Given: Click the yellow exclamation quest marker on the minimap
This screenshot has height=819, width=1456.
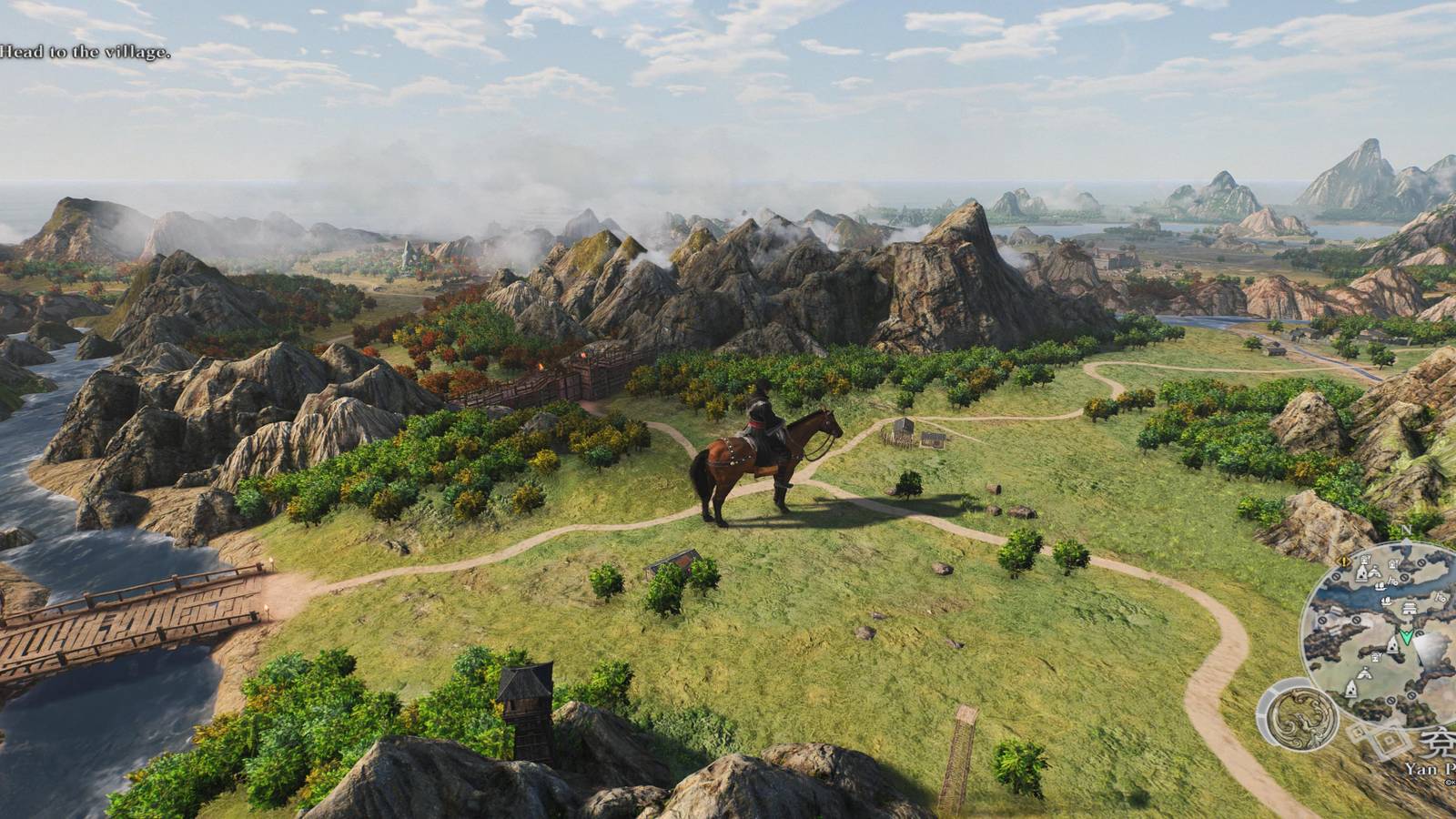Looking at the screenshot, I should click(x=1345, y=561).
